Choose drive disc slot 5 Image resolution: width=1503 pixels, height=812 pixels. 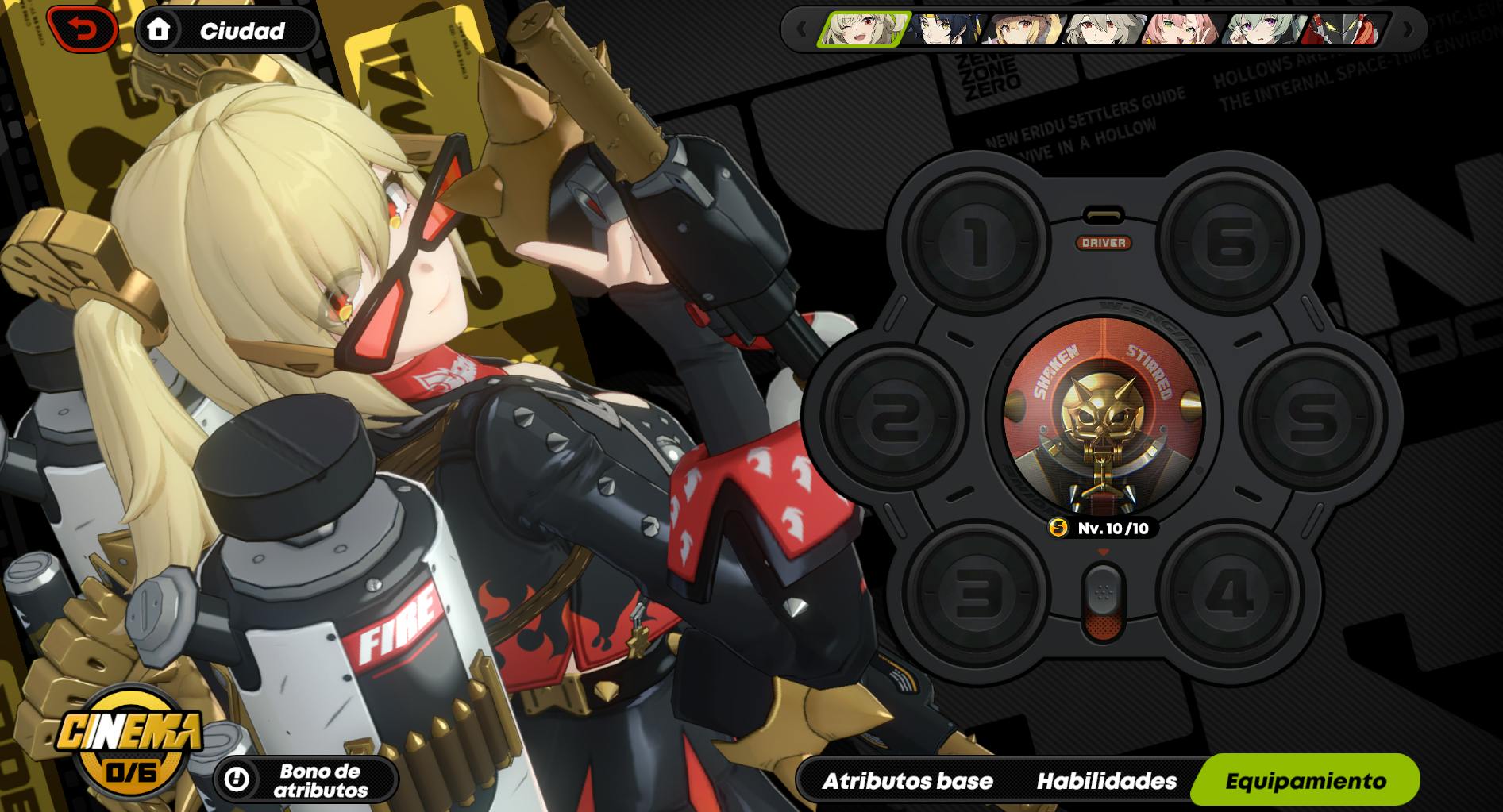1313,417
